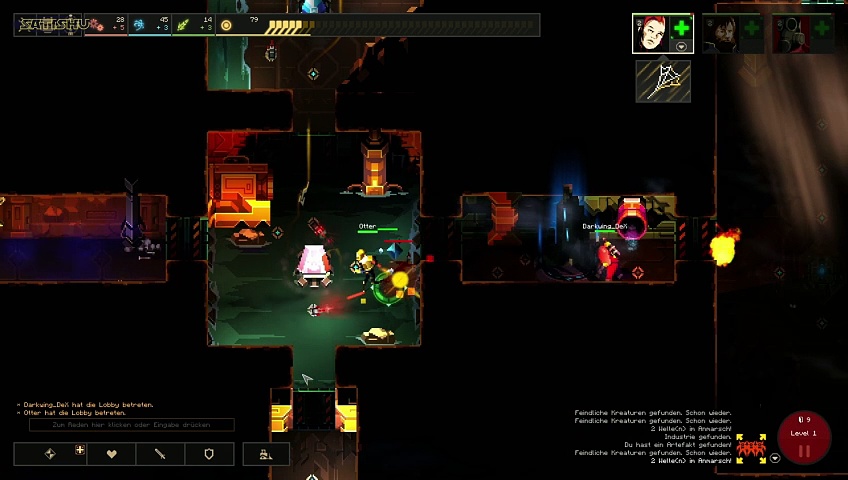Activate the net skill icon
This screenshot has height=480, width=848.
(663, 82)
